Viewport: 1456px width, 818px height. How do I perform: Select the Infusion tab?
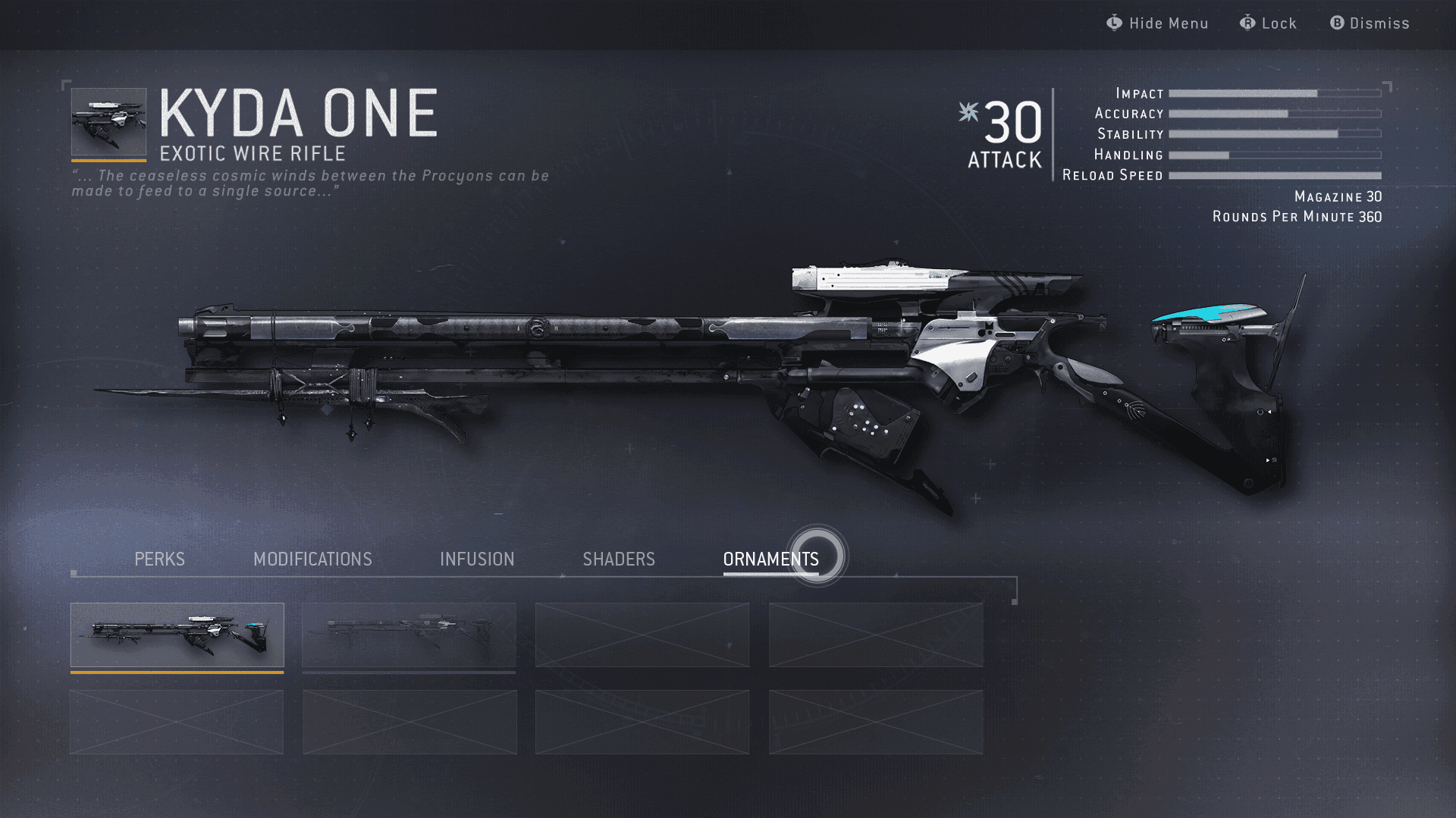477,559
